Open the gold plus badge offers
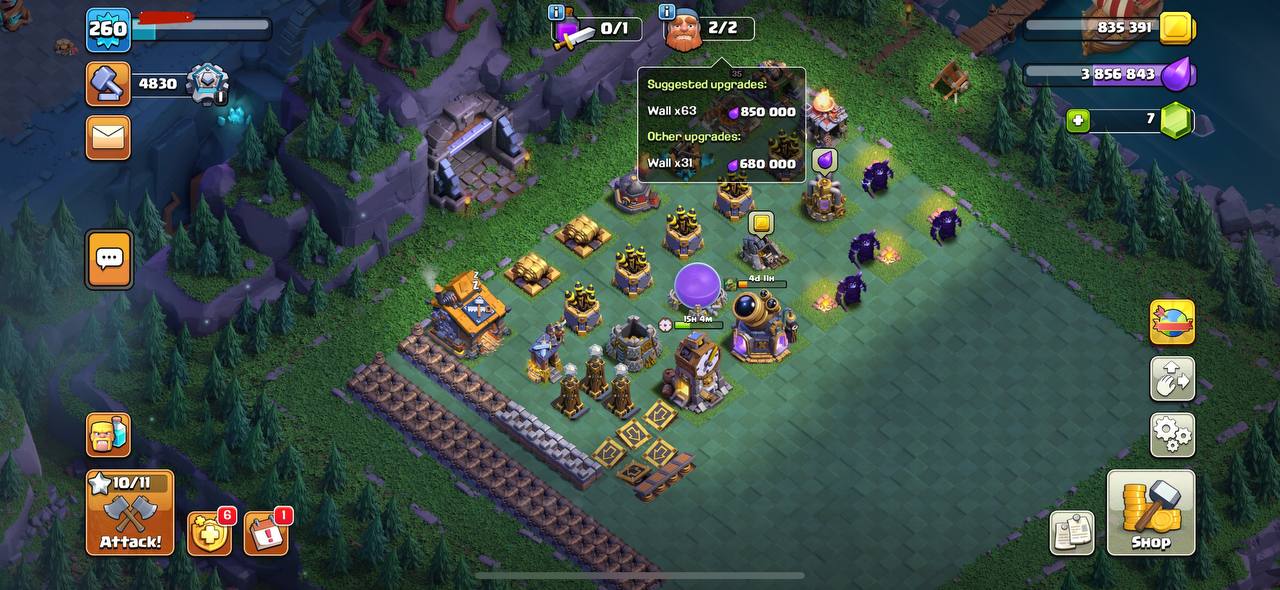 [209, 534]
